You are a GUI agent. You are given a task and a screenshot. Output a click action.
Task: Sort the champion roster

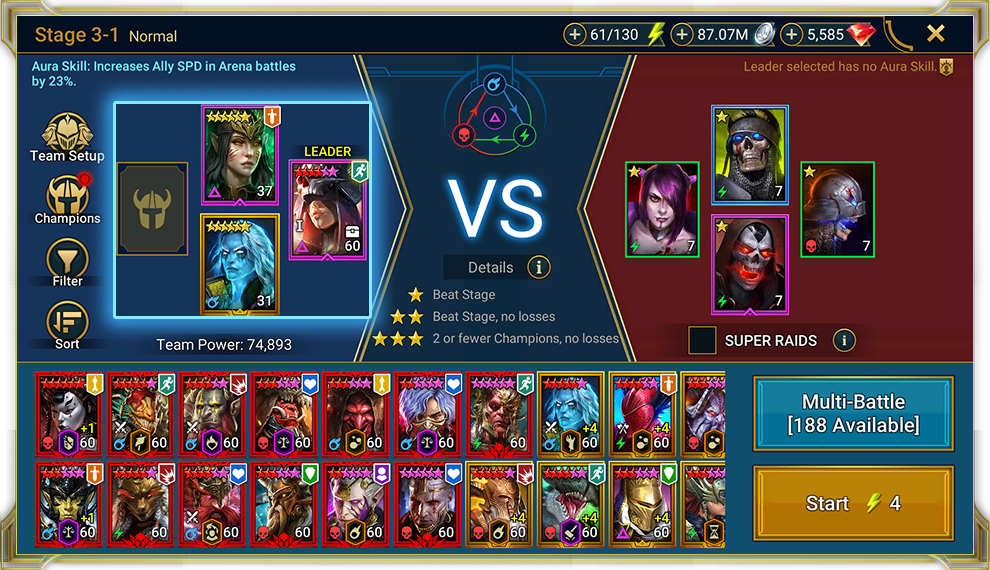pos(67,324)
